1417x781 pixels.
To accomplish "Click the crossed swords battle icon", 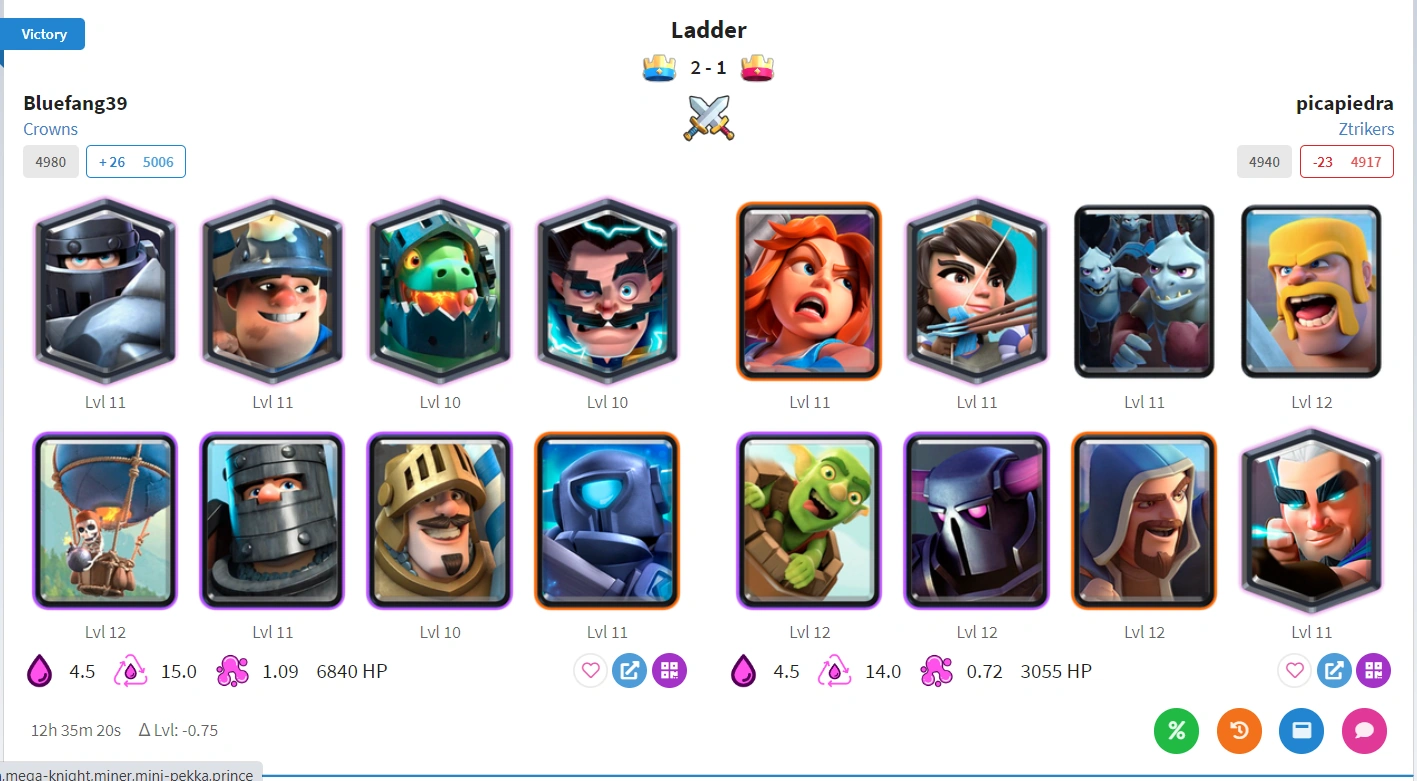I will (708, 118).
